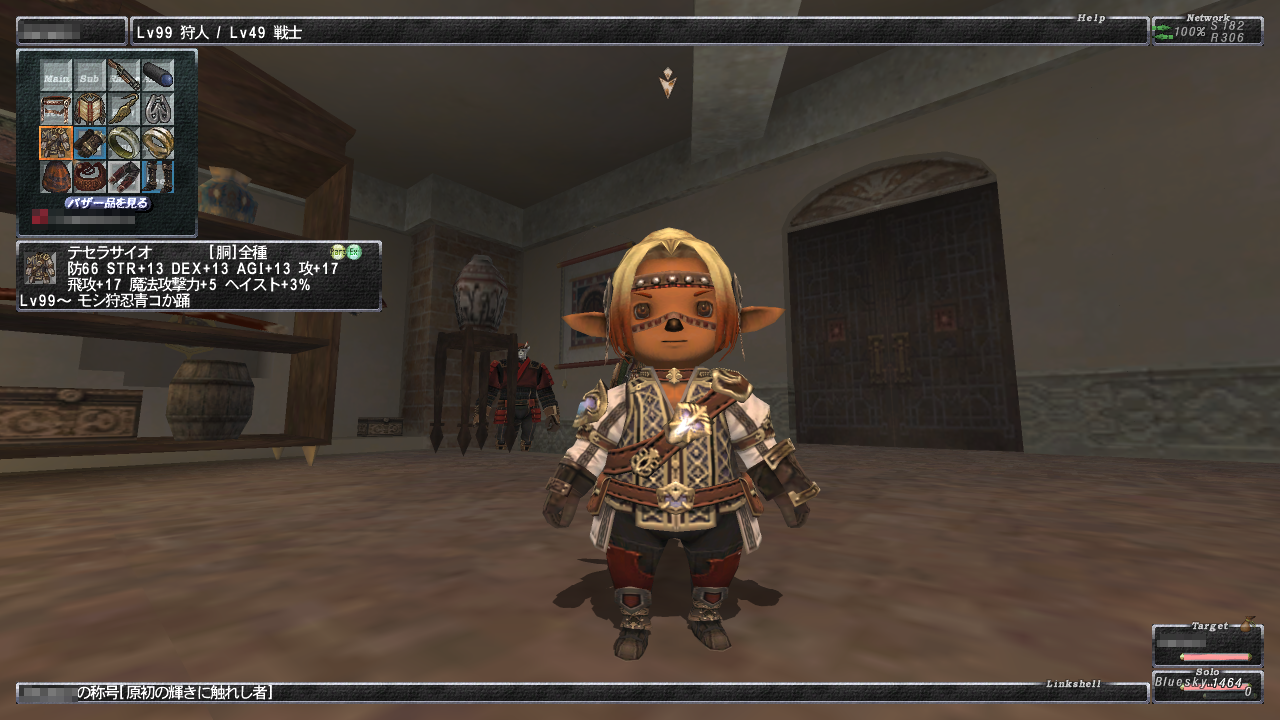Inspect the headband in the head slot
1280x720 pixels.
click(56, 109)
